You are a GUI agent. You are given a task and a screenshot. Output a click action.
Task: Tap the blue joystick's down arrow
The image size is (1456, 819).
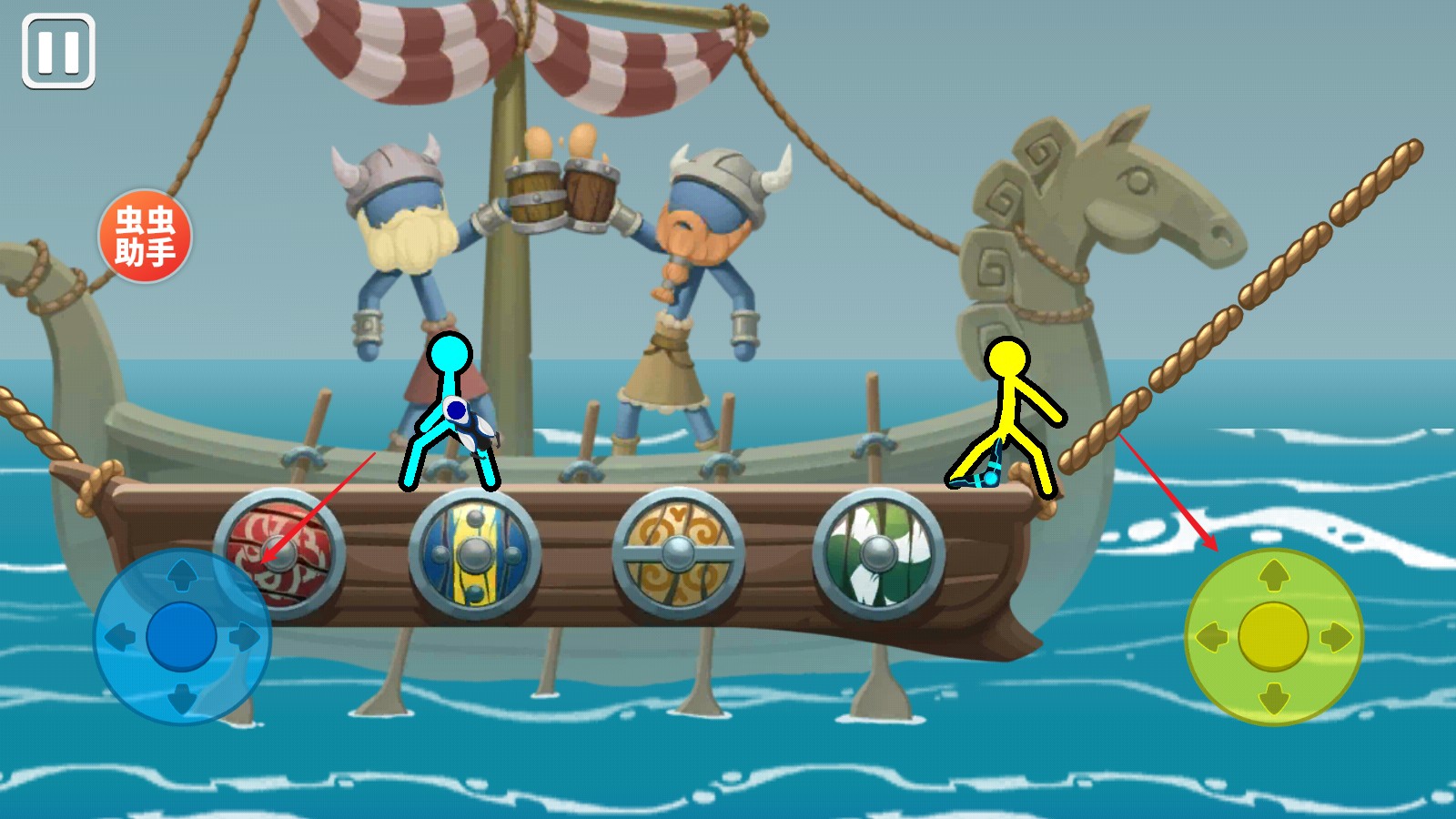click(182, 698)
